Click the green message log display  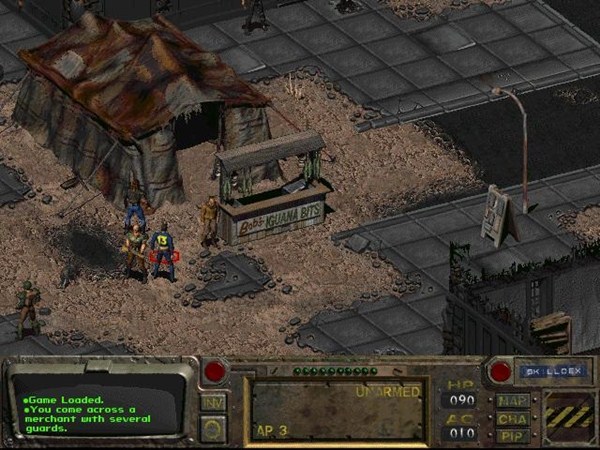tap(98, 409)
